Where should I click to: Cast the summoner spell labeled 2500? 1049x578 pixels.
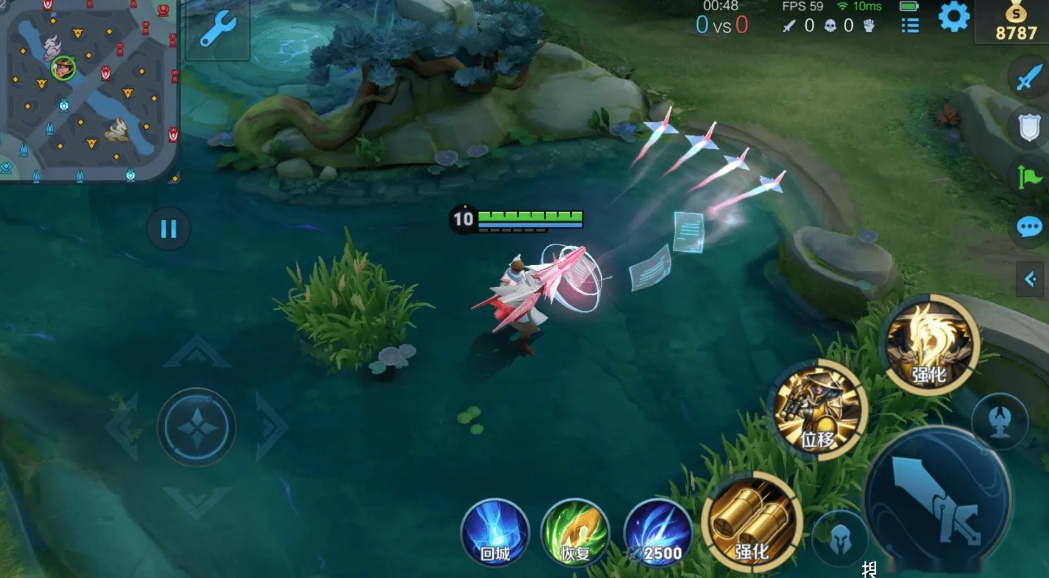[x=657, y=531]
